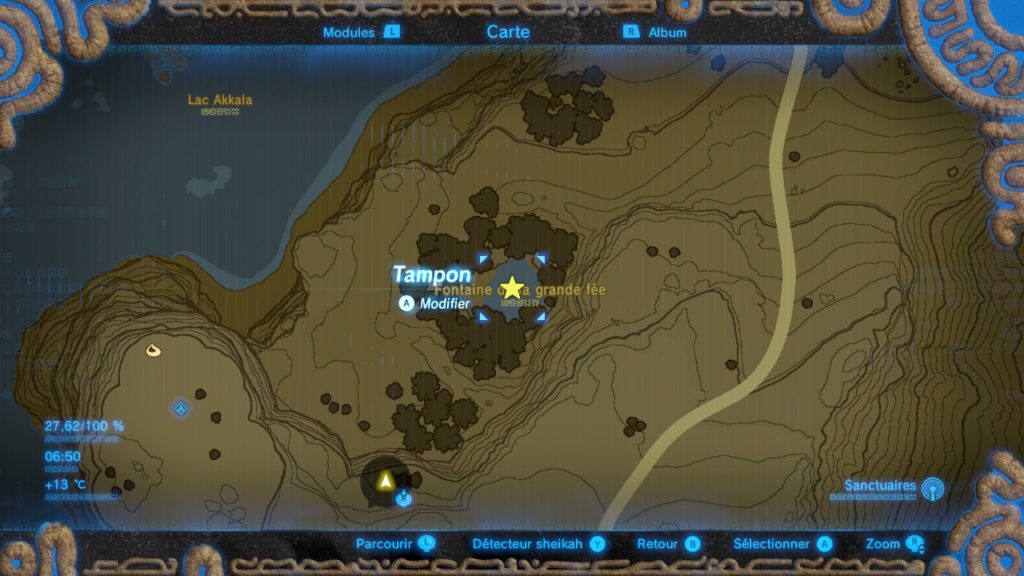Screen dimensions: 1024x576
Task: Select the yellow star stamp marker
Action: 511,288
